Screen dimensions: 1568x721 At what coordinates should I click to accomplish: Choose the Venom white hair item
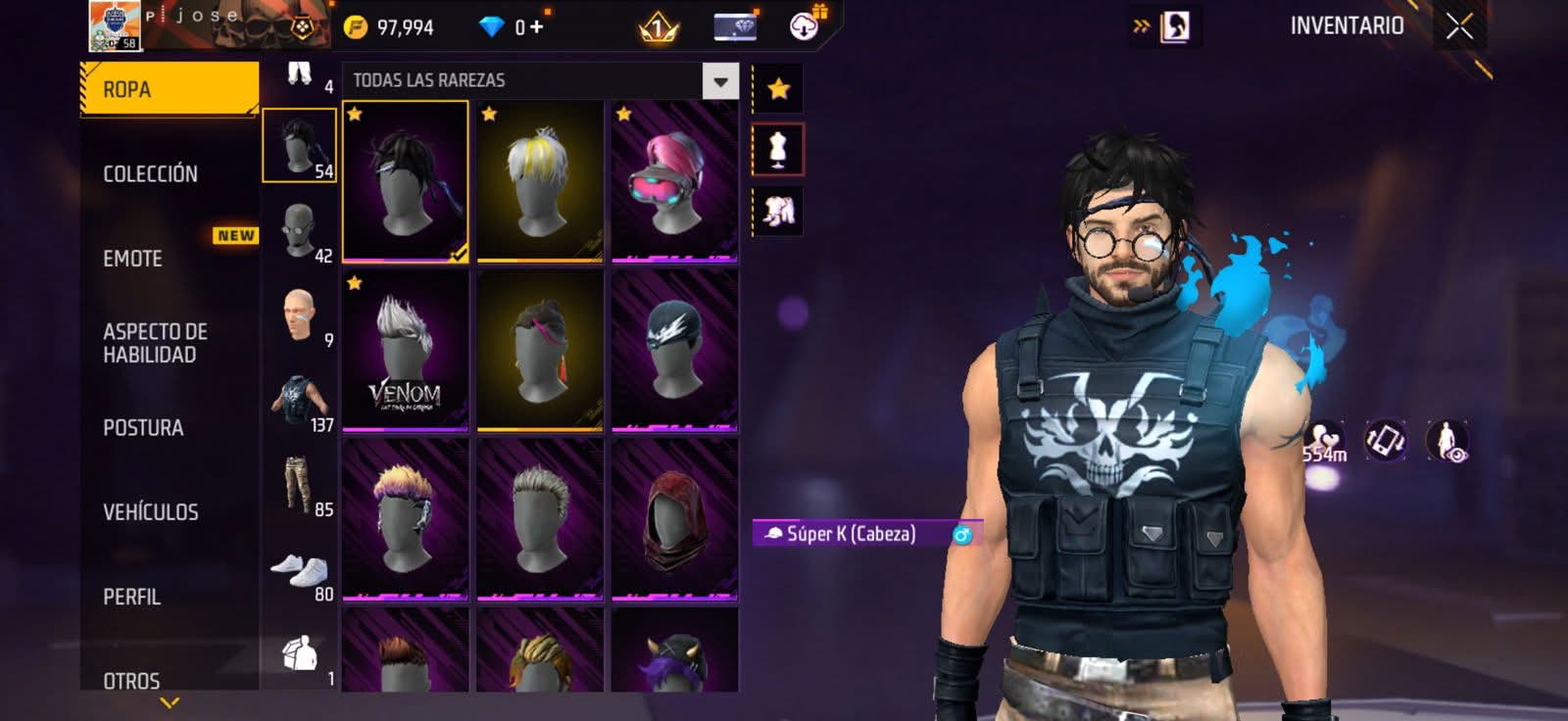(x=406, y=351)
